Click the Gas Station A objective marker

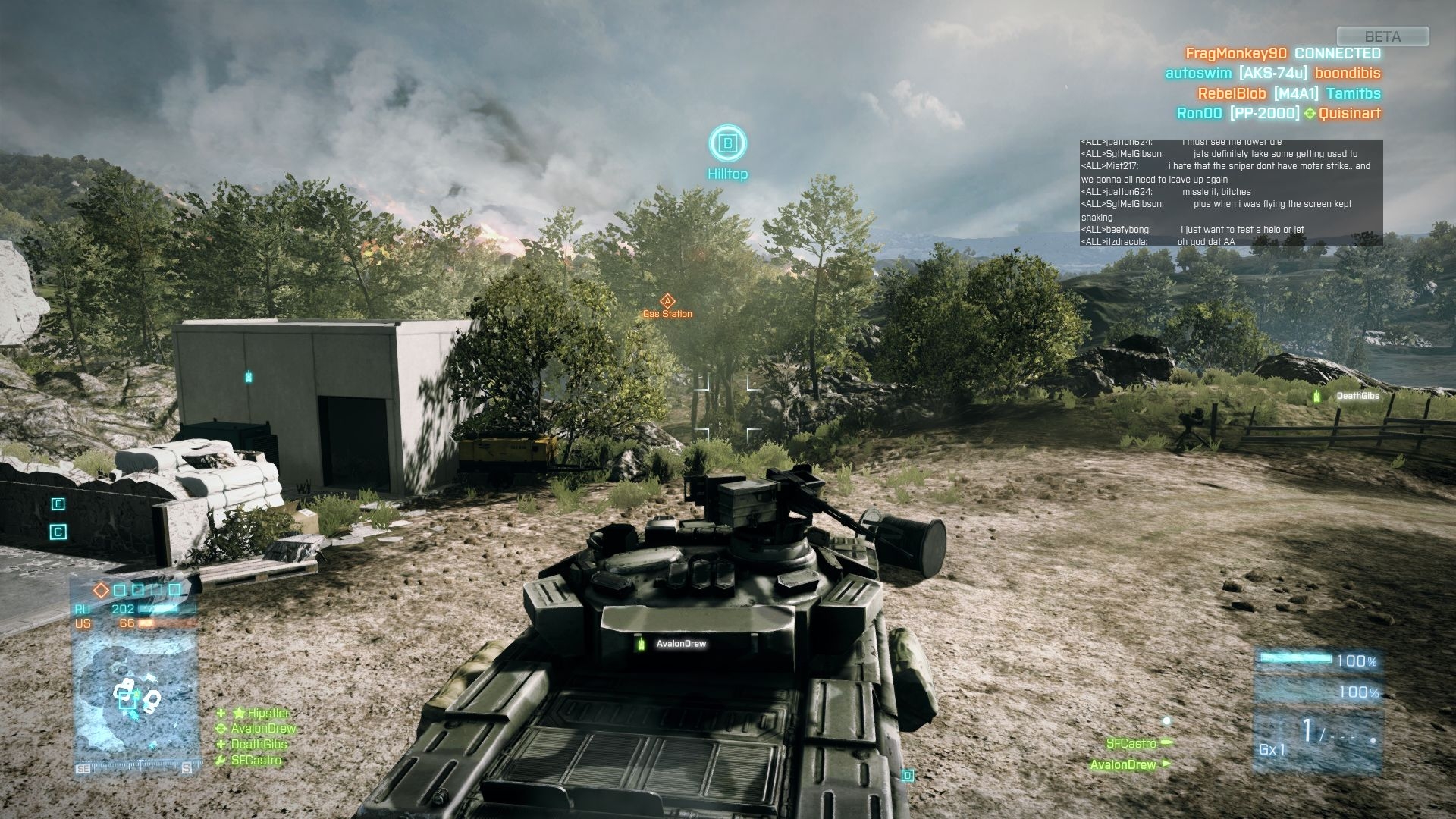tap(667, 302)
